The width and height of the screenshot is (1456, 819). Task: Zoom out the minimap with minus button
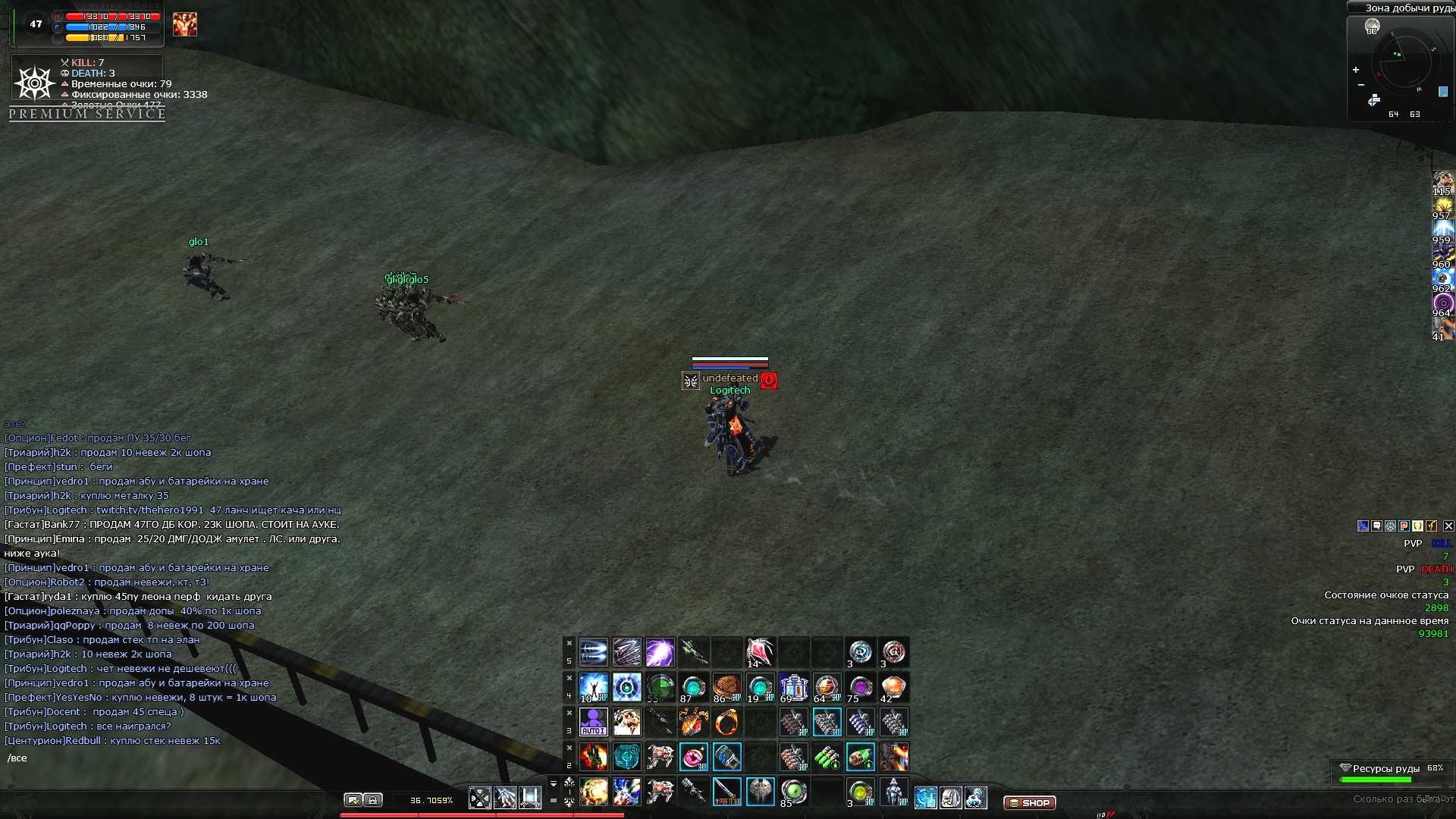pos(1360,84)
